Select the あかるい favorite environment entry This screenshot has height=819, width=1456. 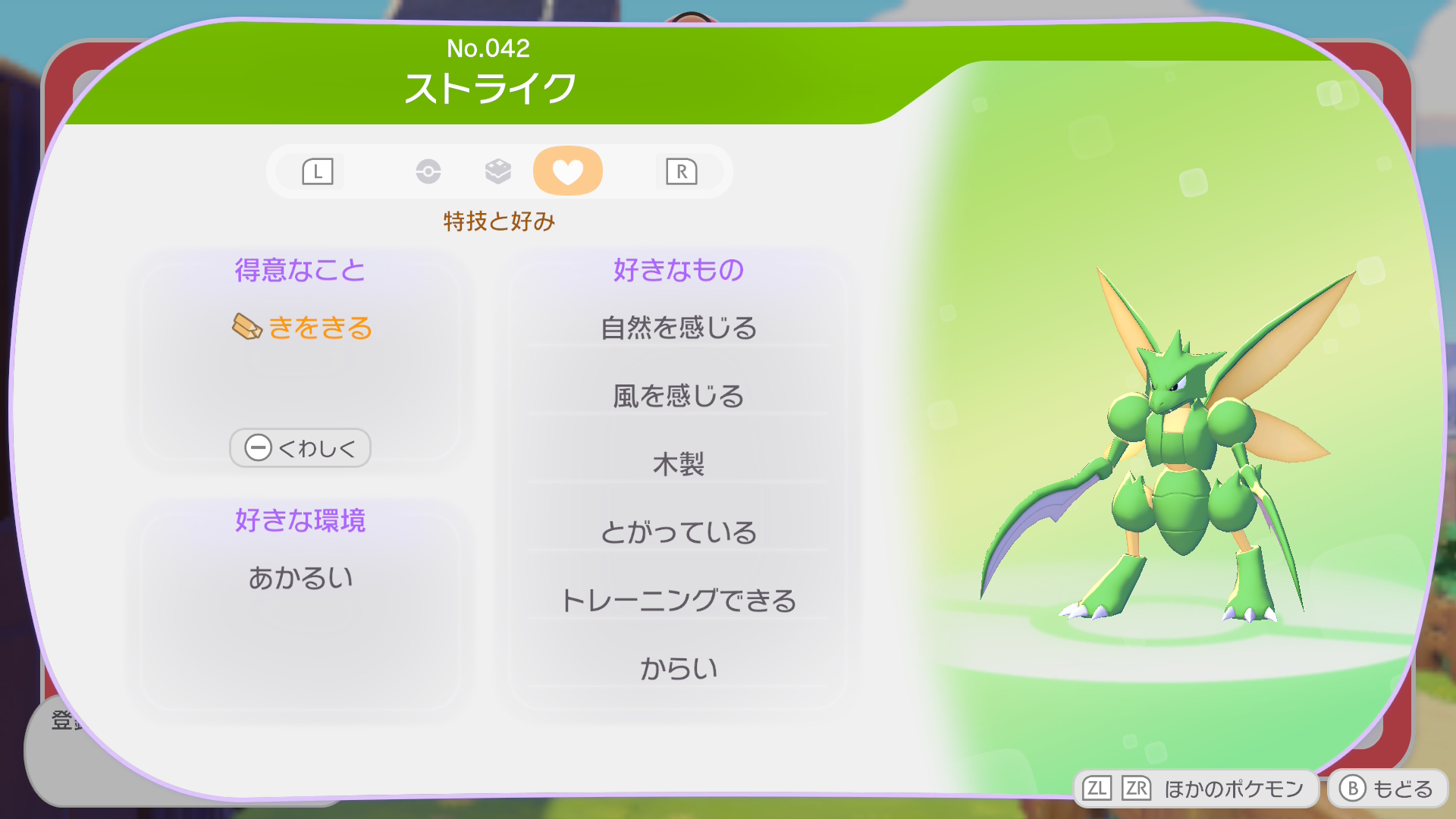tap(301, 578)
